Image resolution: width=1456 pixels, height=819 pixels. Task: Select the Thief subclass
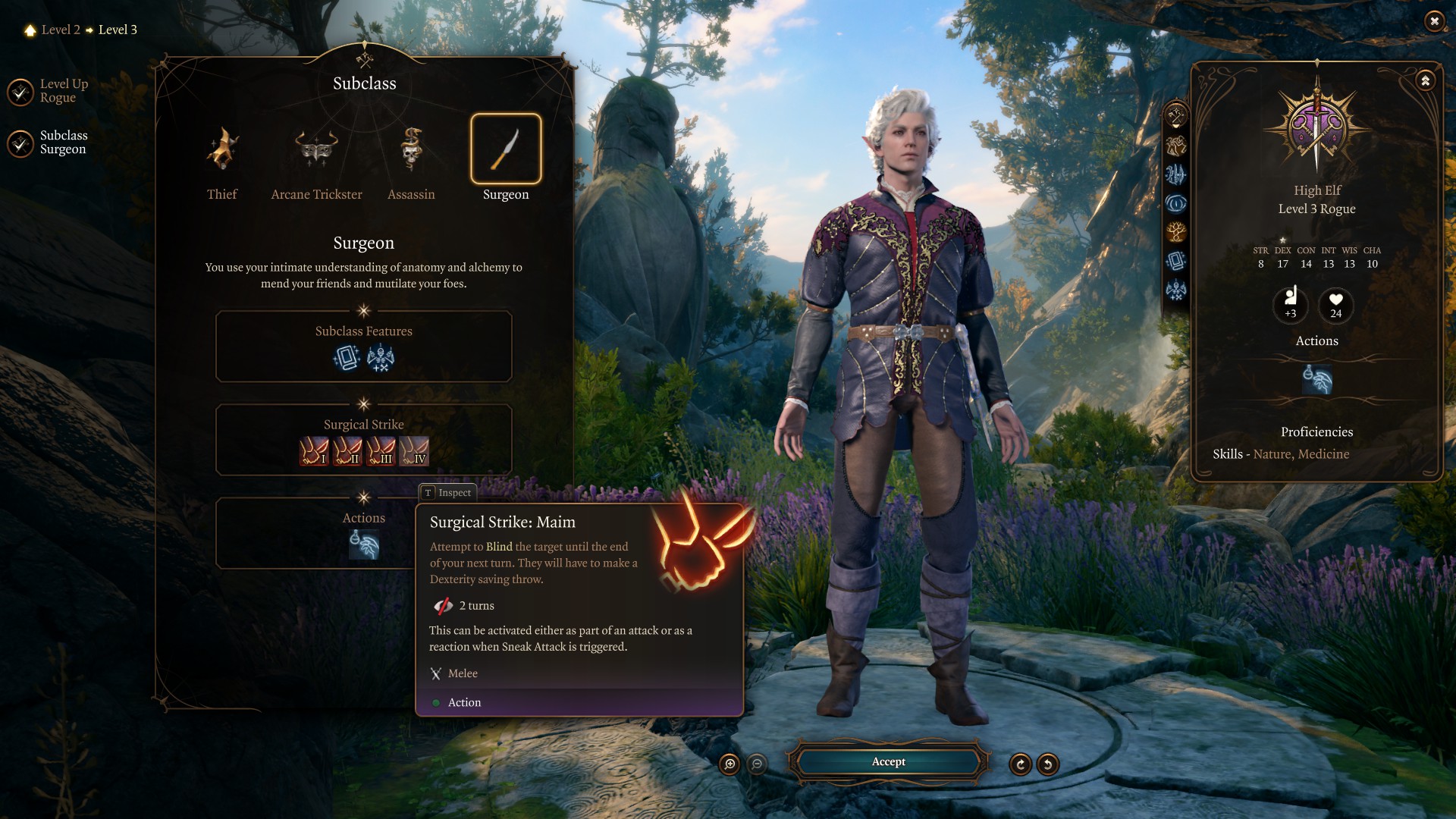(x=222, y=149)
